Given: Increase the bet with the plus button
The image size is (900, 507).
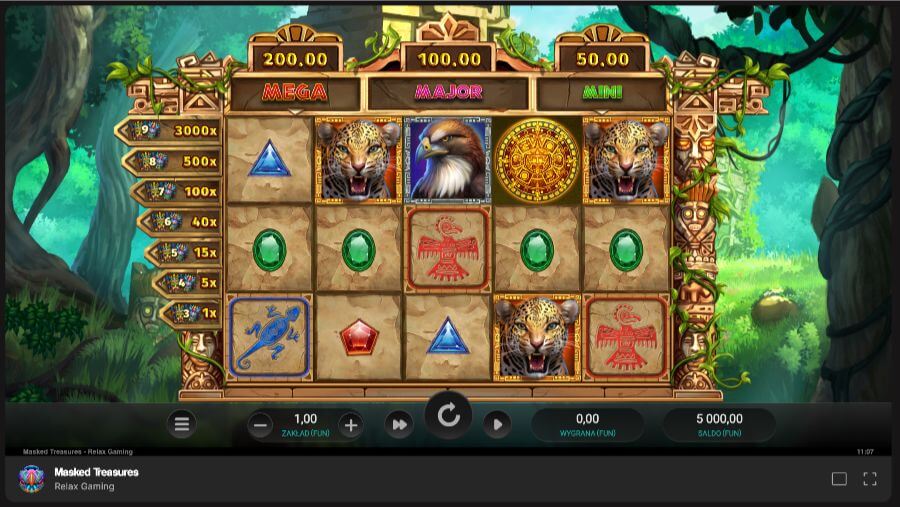Looking at the screenshot, I should point(350,425).
